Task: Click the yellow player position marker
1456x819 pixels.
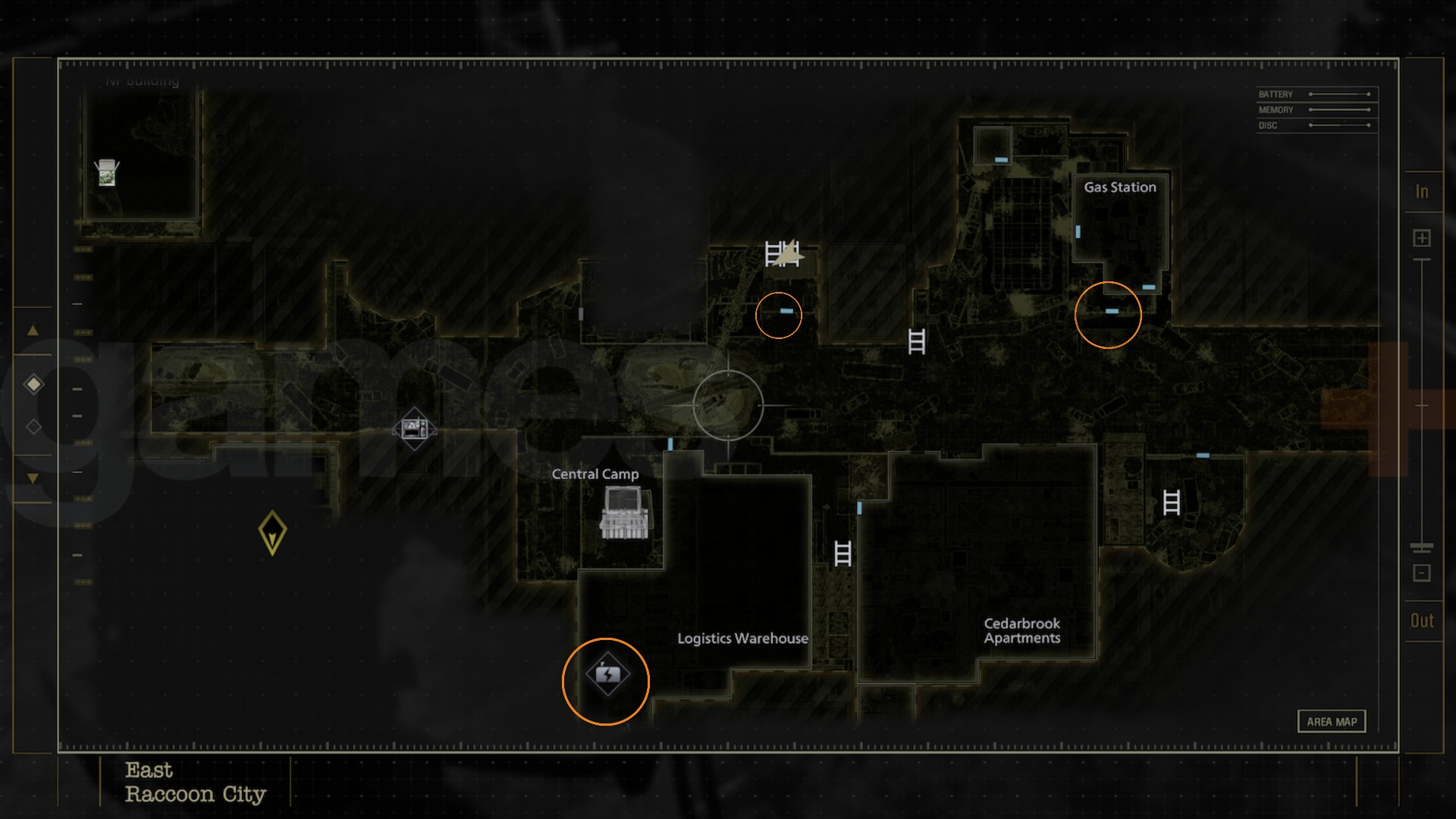Action: (271, 531)
